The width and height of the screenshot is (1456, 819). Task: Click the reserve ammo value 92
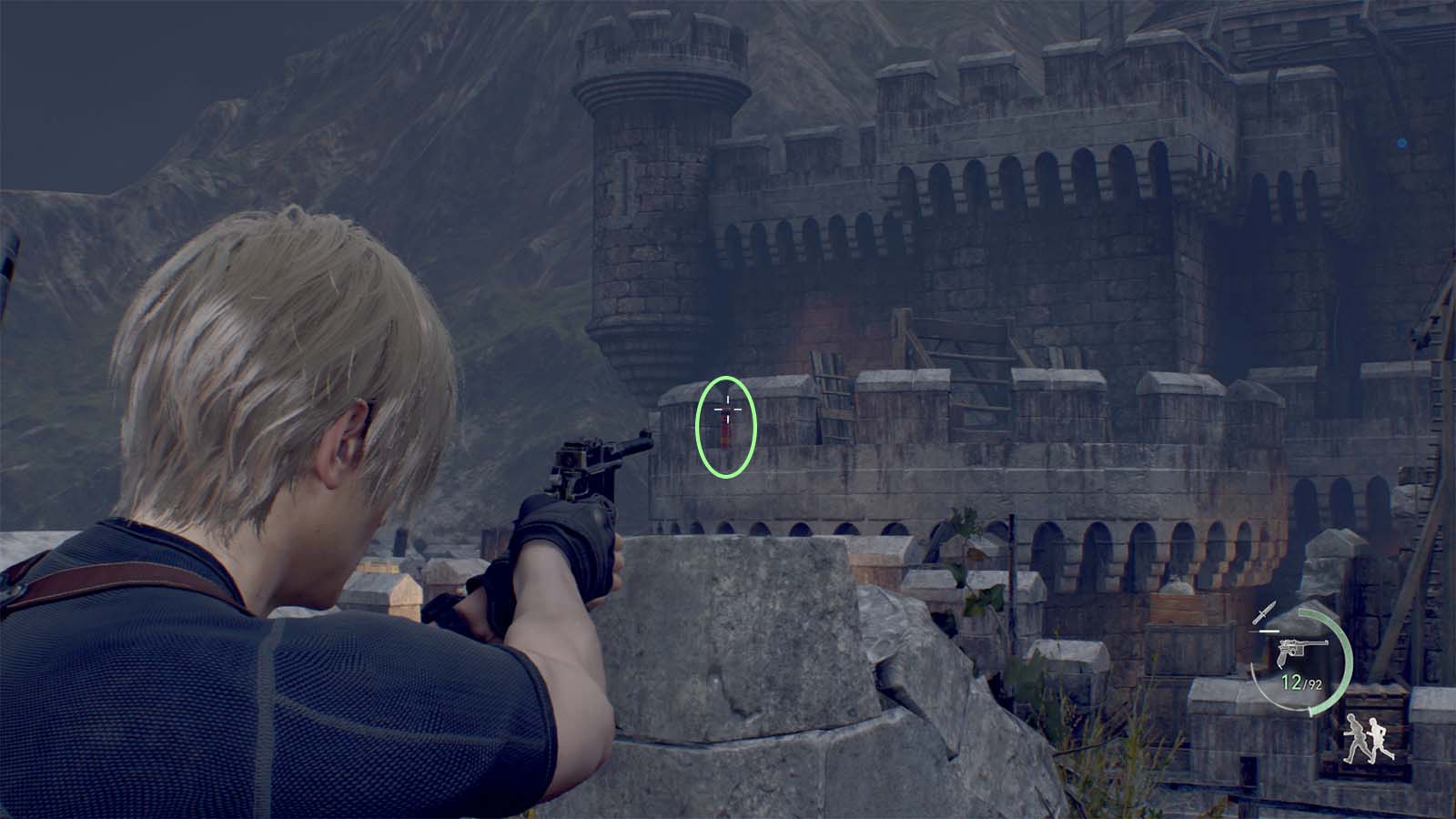[x=1316, y=684]
